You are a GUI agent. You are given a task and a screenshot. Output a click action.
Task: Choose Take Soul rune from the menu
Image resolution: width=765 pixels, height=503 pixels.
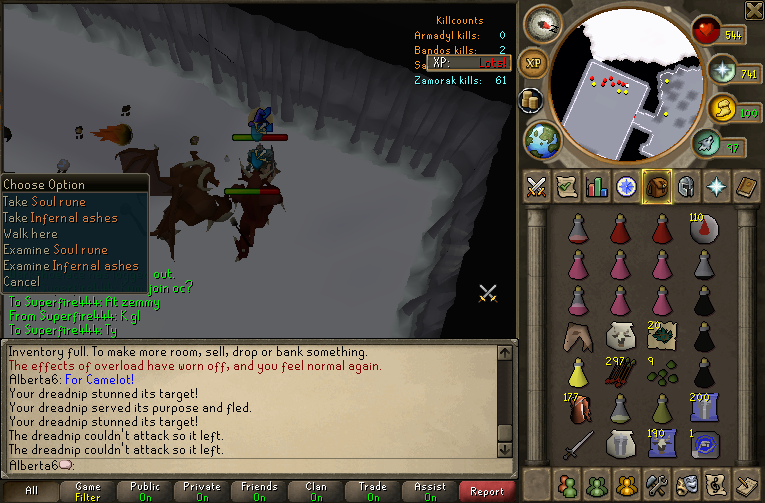coord(44,201)
